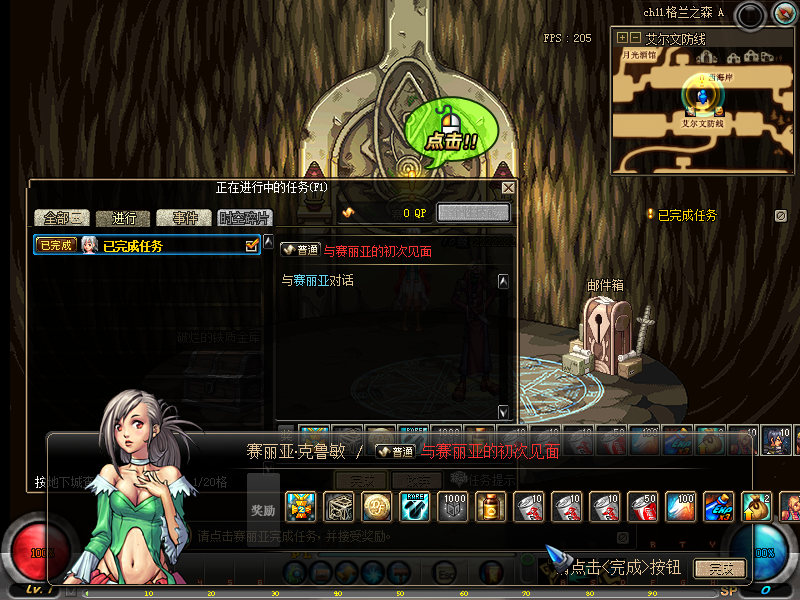Select the orange potion jar reward
Viewport: 800px width, 600px height.
(x=490, y=507)
